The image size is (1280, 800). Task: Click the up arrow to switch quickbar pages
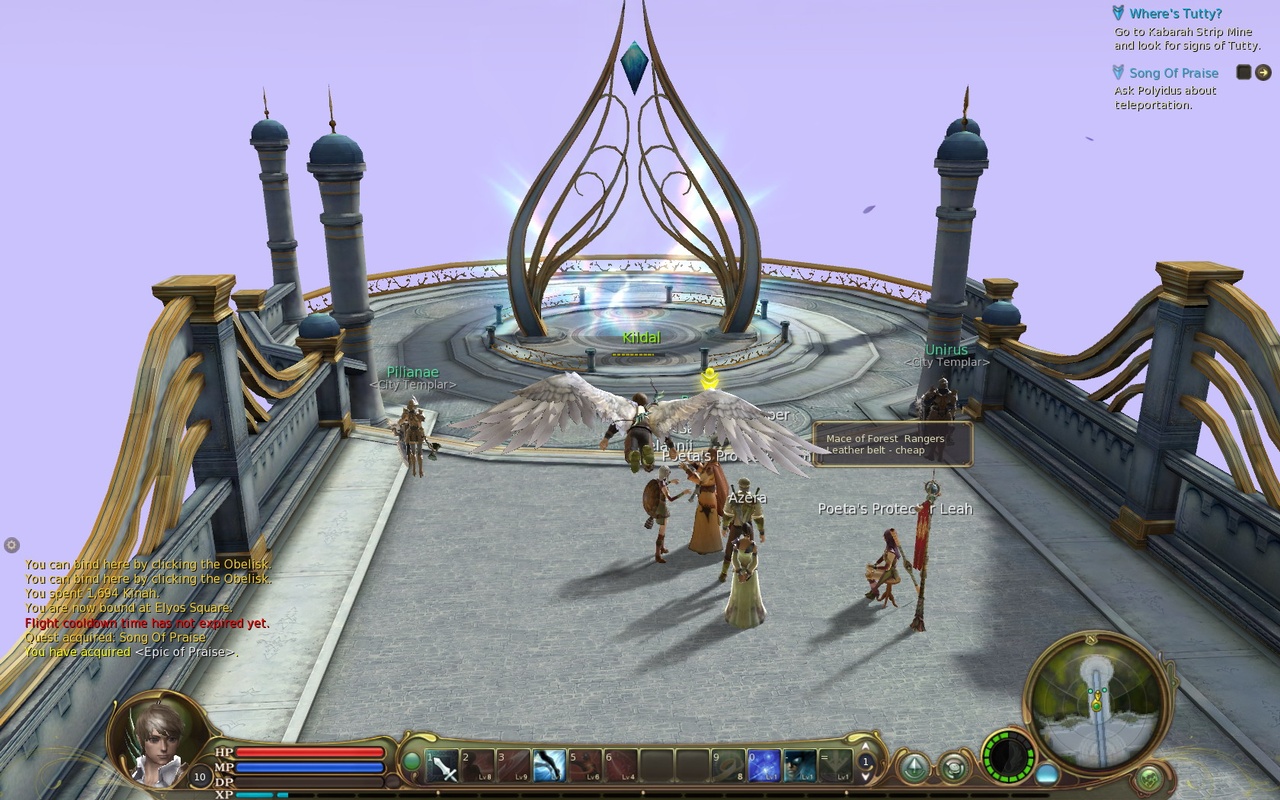[864, 748]
